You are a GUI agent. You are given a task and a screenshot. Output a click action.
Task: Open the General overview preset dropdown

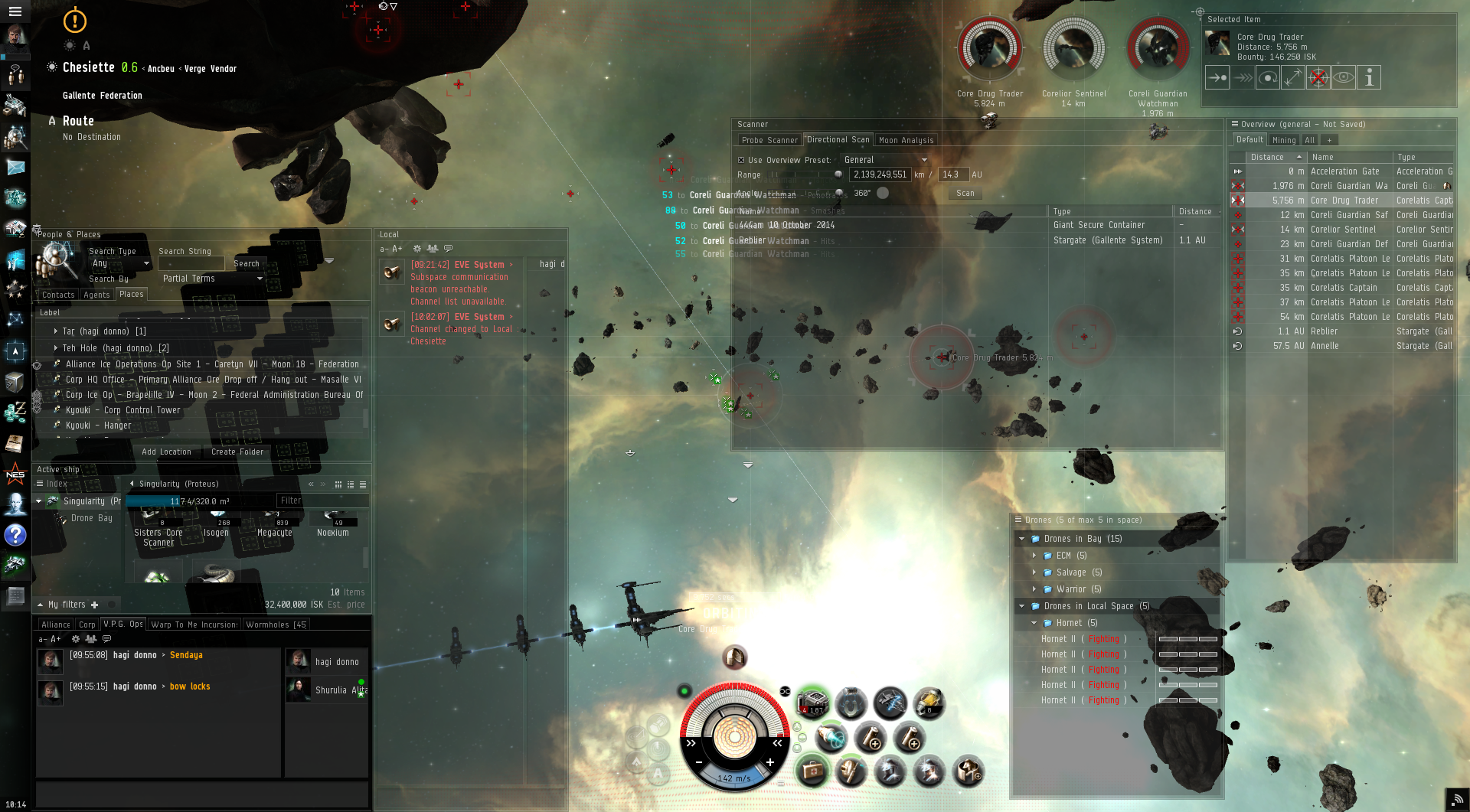[885, 160]
